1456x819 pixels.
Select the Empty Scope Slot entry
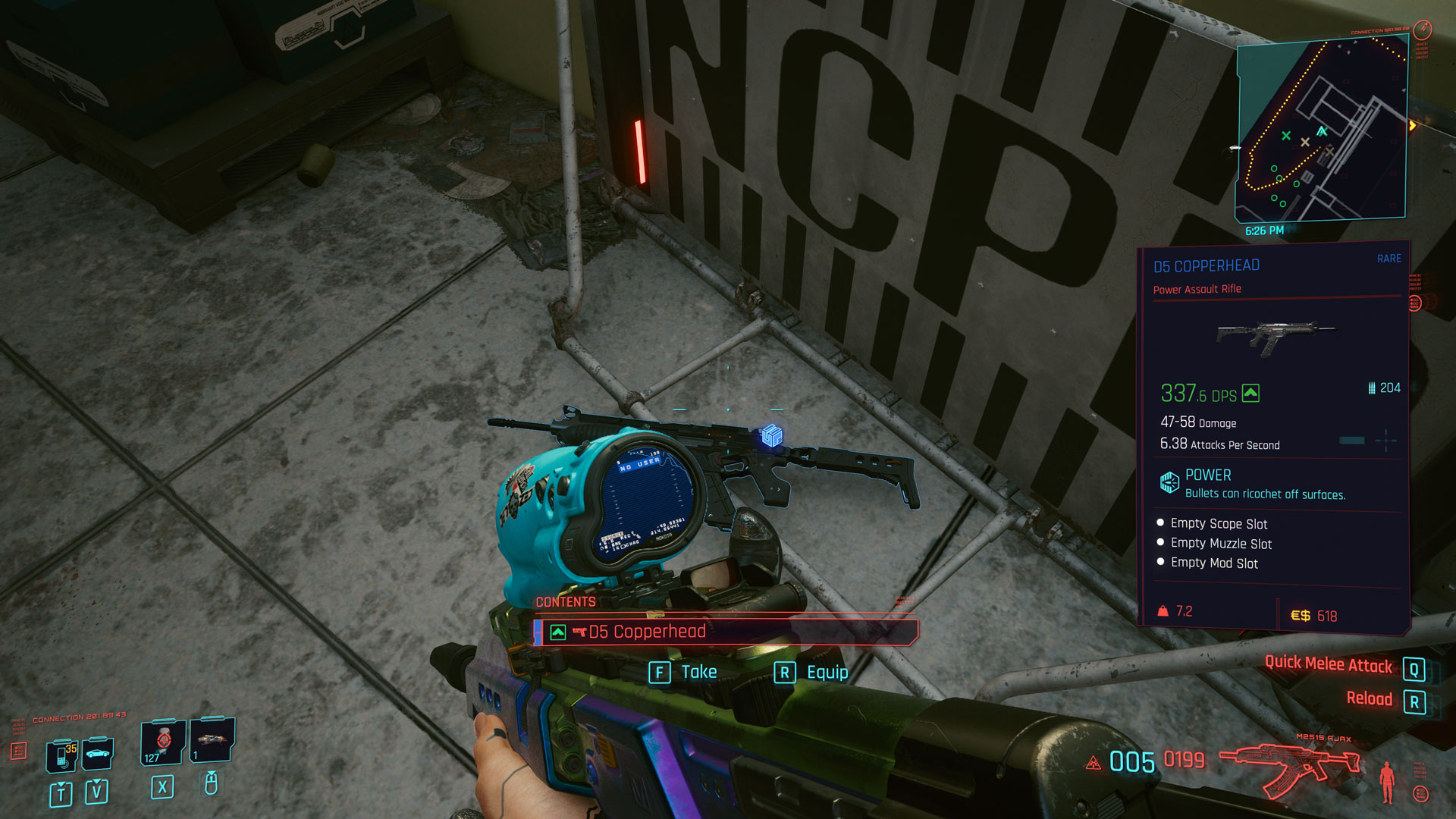click(1219, 524)
